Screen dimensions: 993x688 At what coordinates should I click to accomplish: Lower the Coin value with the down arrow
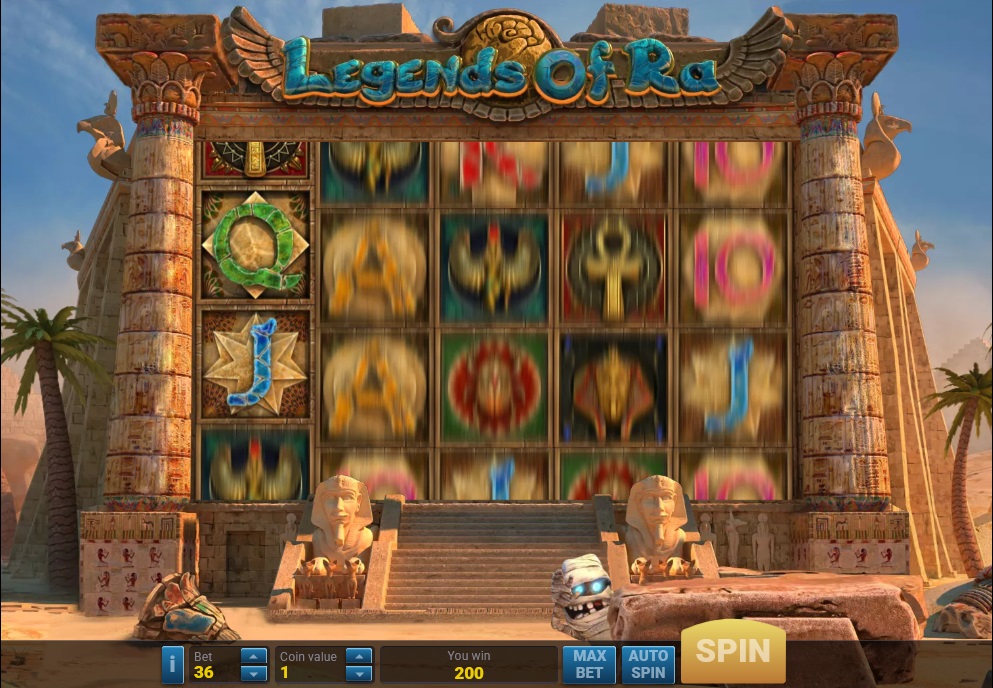(x=359, y=673)
